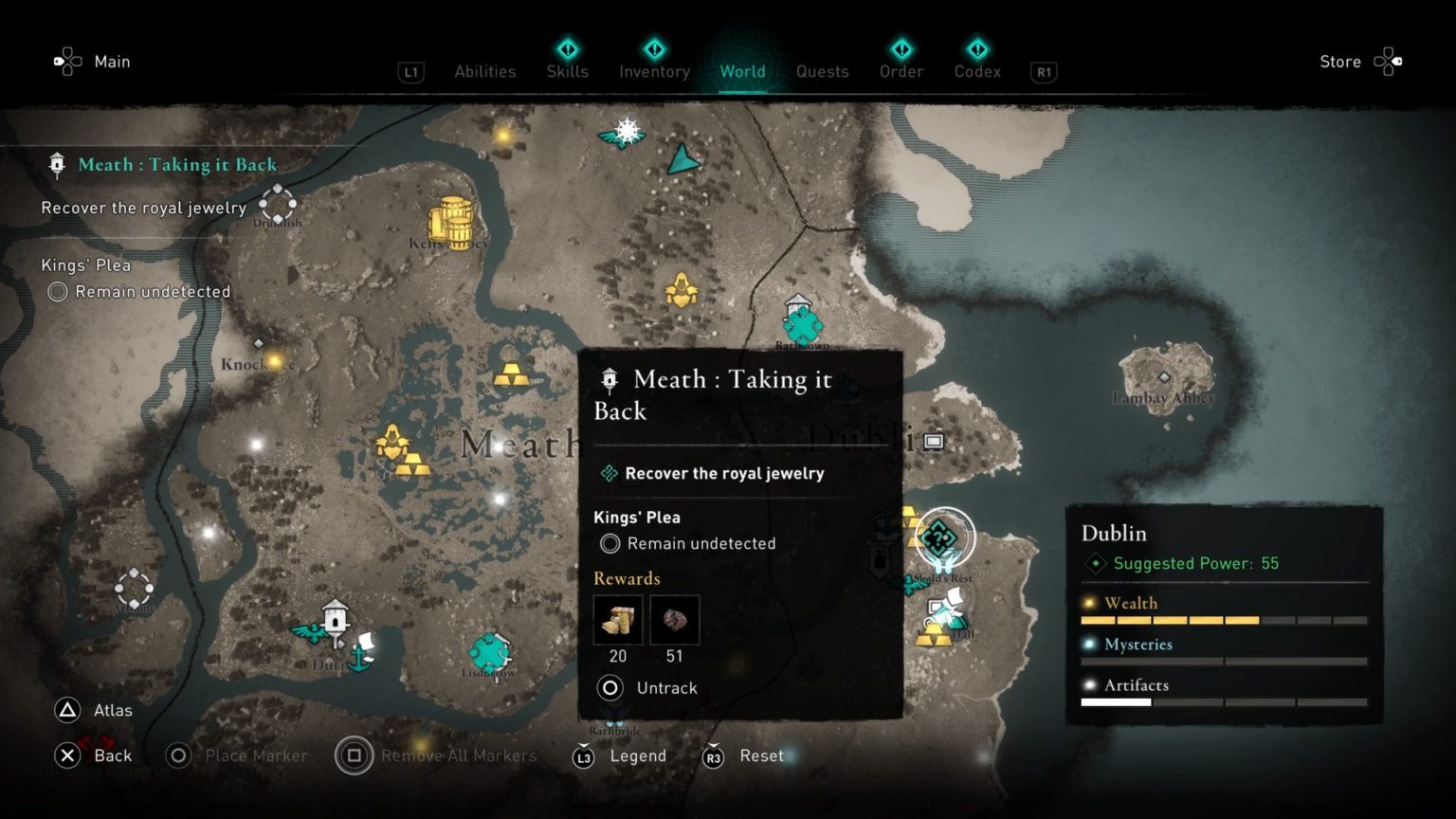Switch to the Quests tab
1456x819 pixels.
pyautogui.click(x=822, y=71)
